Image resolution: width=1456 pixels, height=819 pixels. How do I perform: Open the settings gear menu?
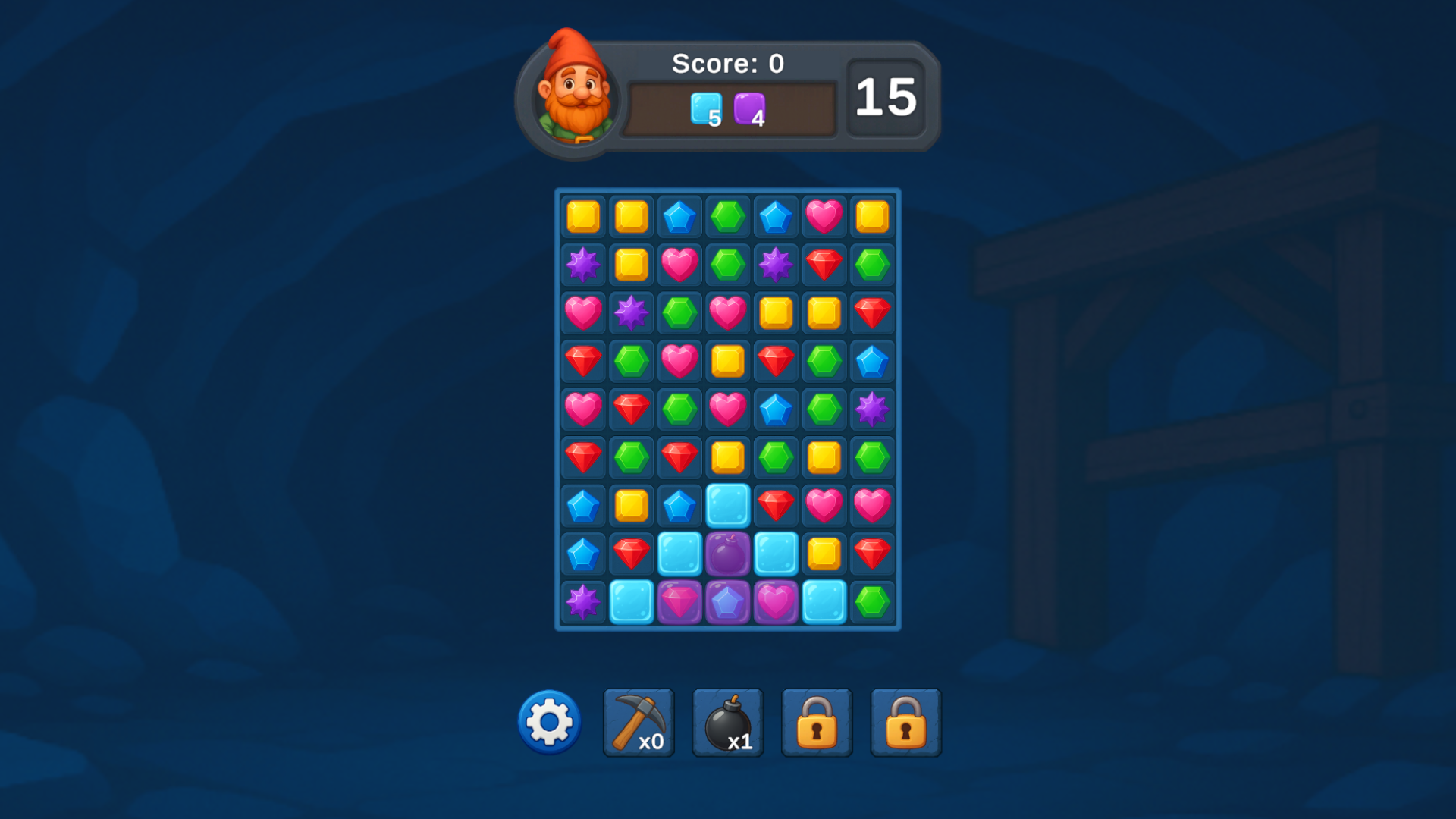click(548, 721)
